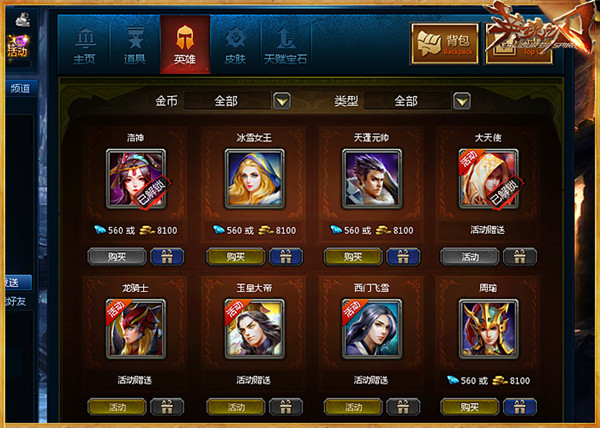Pick the 大天使 hero portrait
This screenshot has width=600, height=428.
[x=488, y=179]
